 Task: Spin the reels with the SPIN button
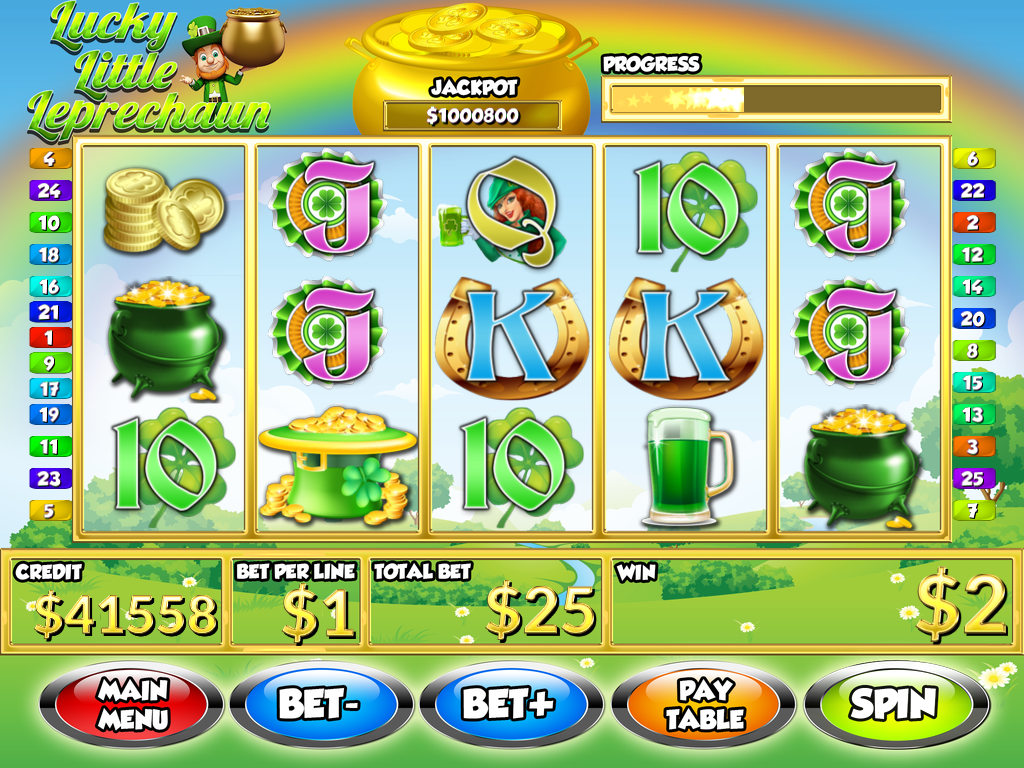point(895,703)
